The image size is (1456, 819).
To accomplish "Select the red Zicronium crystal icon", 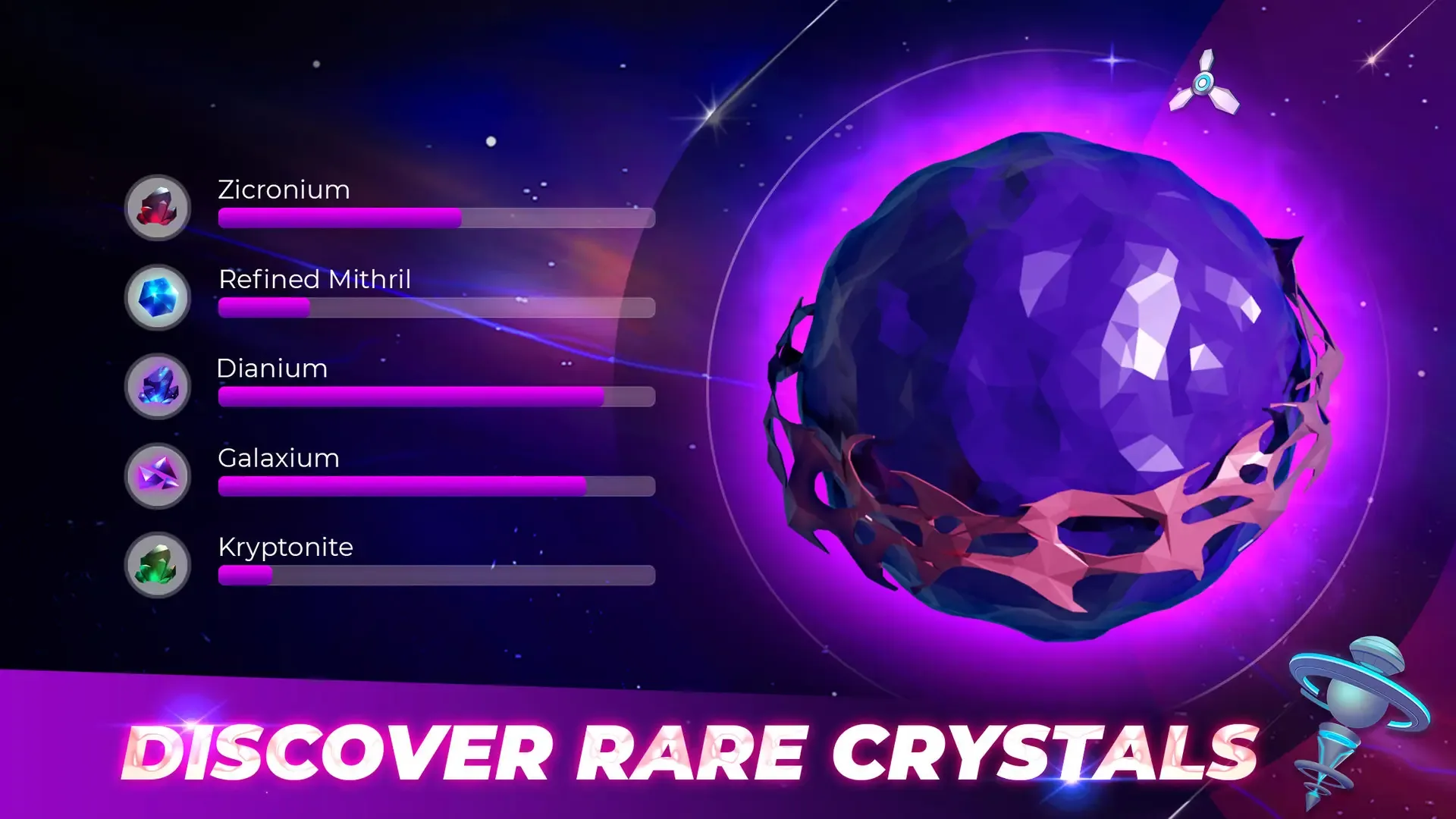I will (x=157, y=207).
